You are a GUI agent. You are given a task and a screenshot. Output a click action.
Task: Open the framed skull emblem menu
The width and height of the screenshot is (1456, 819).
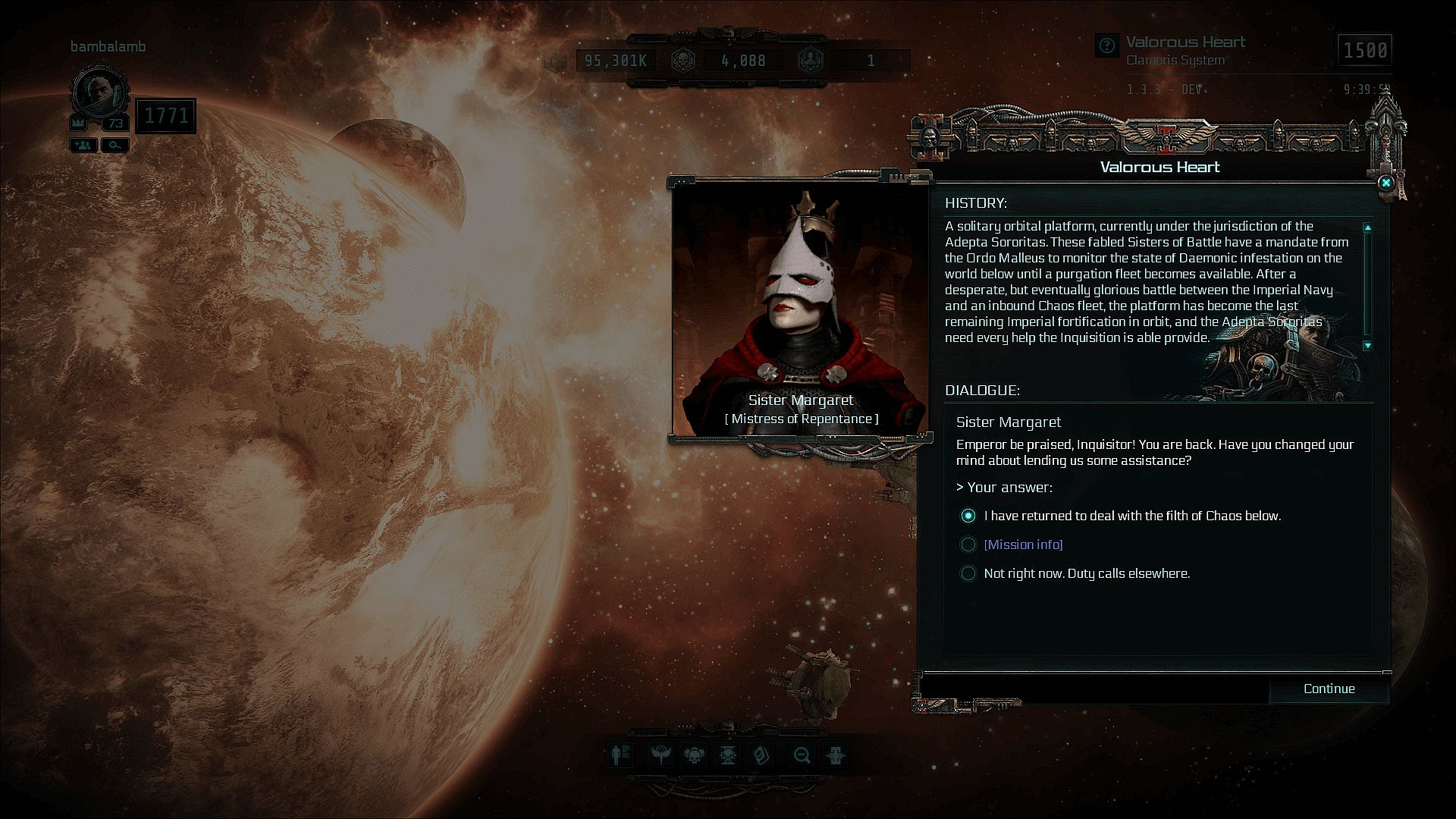tap(728, 755)
